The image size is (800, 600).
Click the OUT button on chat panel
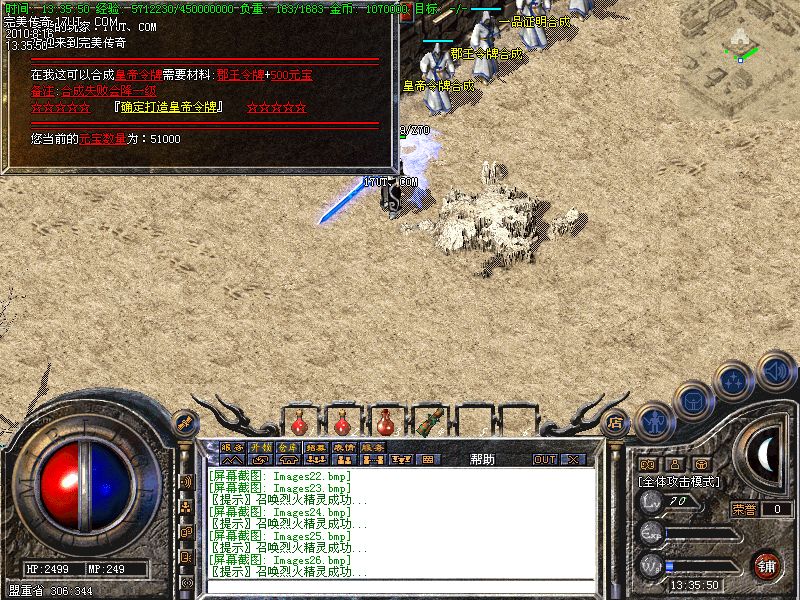544,460
